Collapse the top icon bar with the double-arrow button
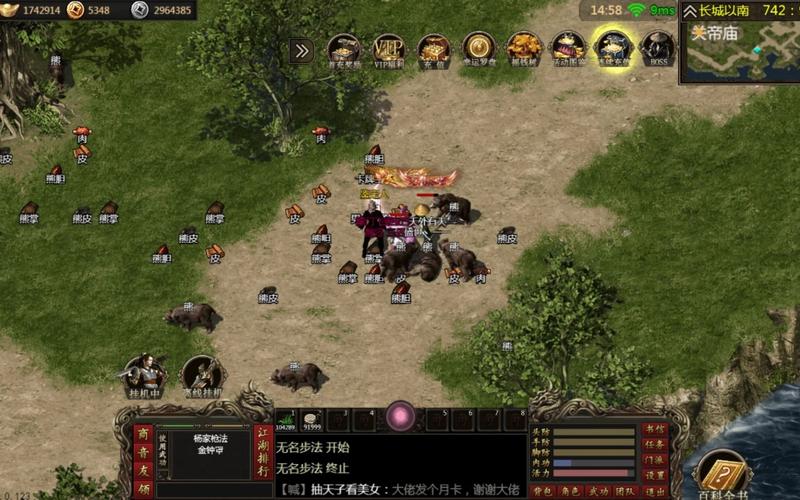Viewport: 800px width, 500px height. pyautogui.click(x=302, y=50)
